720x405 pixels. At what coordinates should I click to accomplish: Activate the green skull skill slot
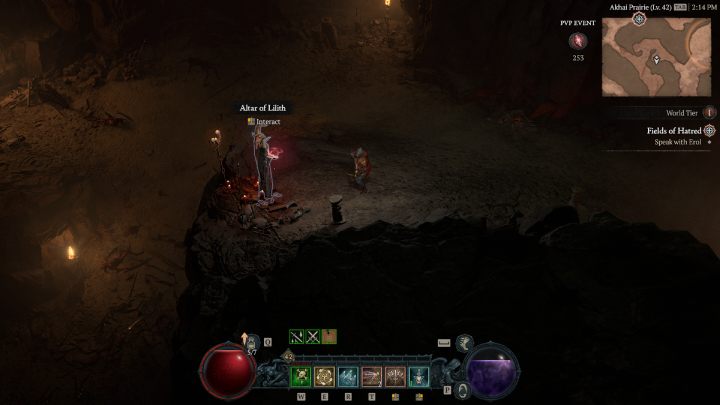pos(300,376)
